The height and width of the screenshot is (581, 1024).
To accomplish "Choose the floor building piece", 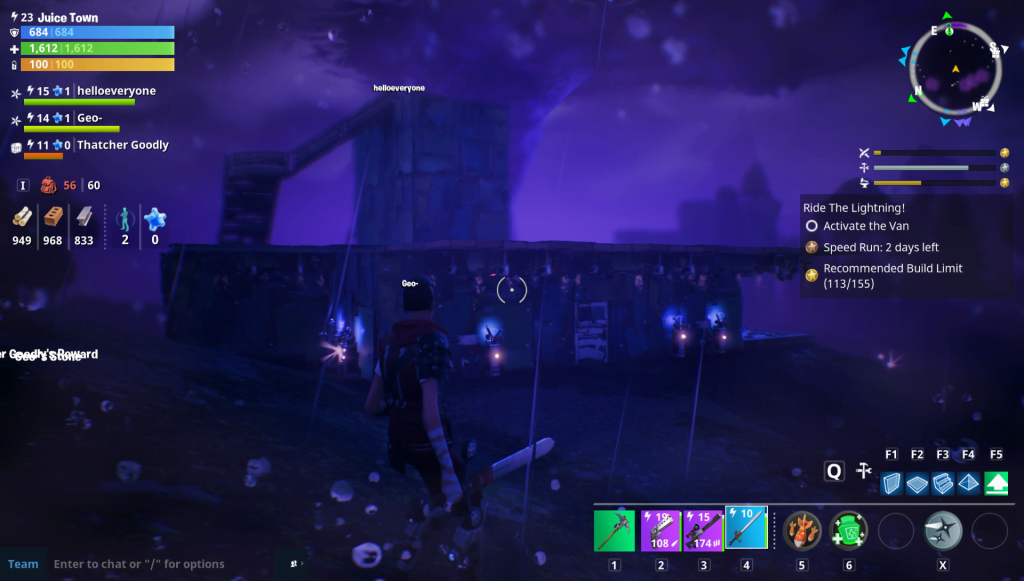I will 917,484.
